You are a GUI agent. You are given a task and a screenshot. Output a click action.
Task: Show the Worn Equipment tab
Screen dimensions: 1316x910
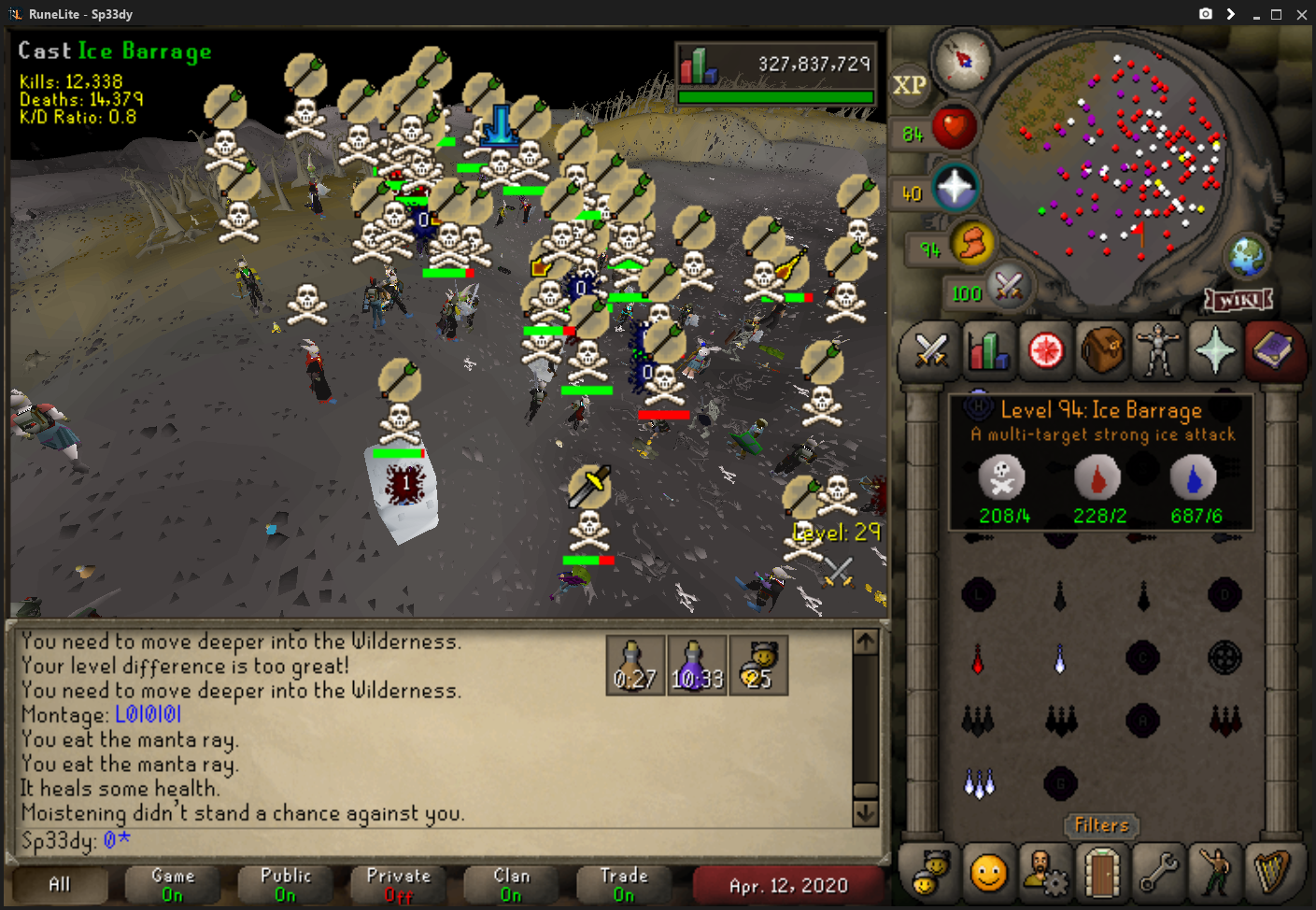[x=1159, y=351]
